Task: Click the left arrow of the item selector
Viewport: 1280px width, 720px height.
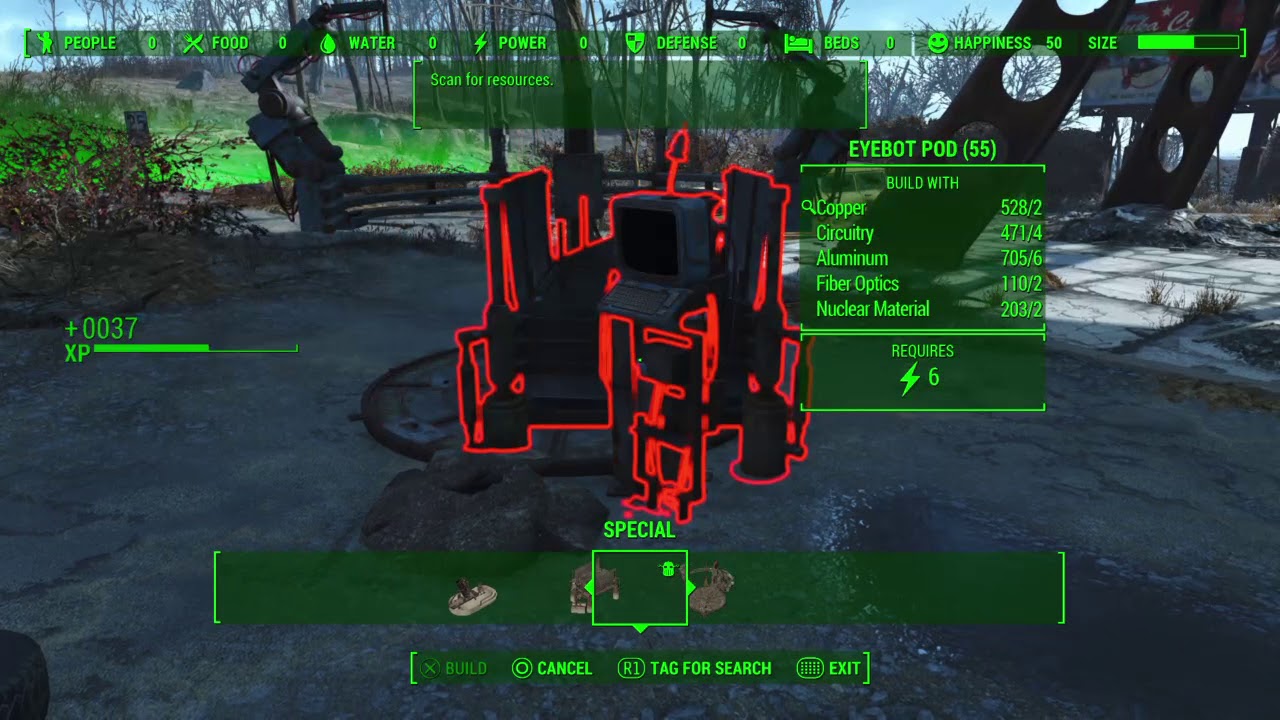Action: tap(590, 587)
